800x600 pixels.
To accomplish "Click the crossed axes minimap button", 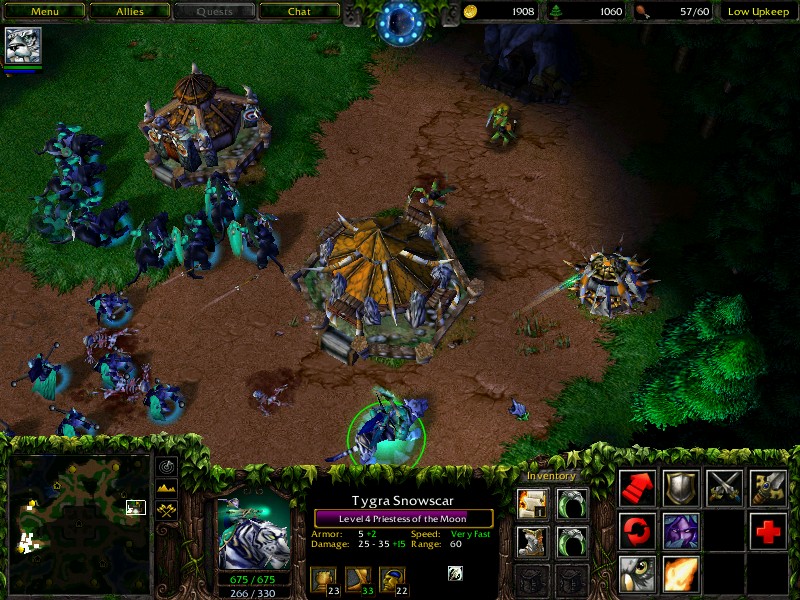I will [167, 510].
